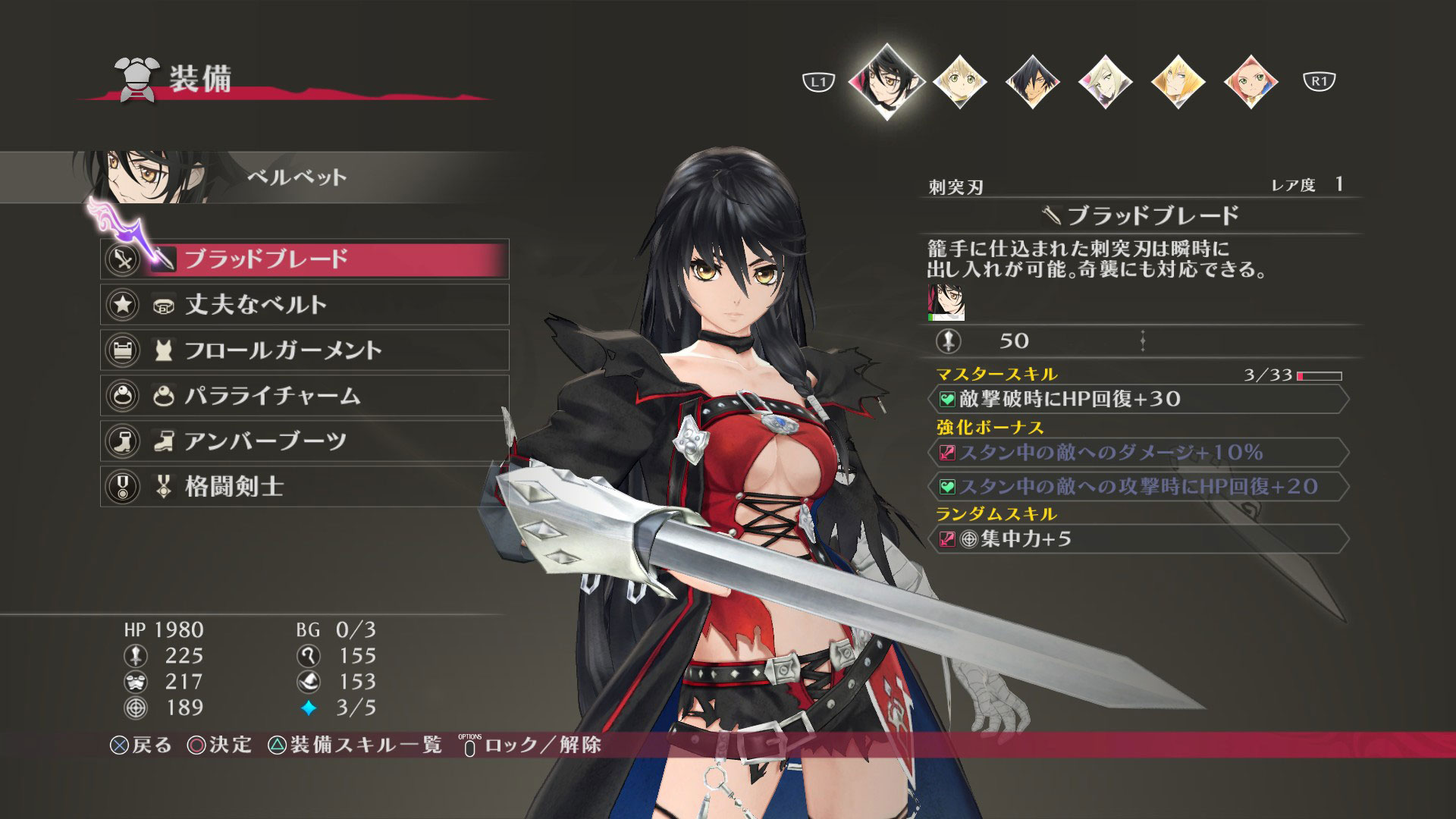Select the 集中力+5 random skill row
This screenshot has width=1456, height=819.
tap(1139, 539)
